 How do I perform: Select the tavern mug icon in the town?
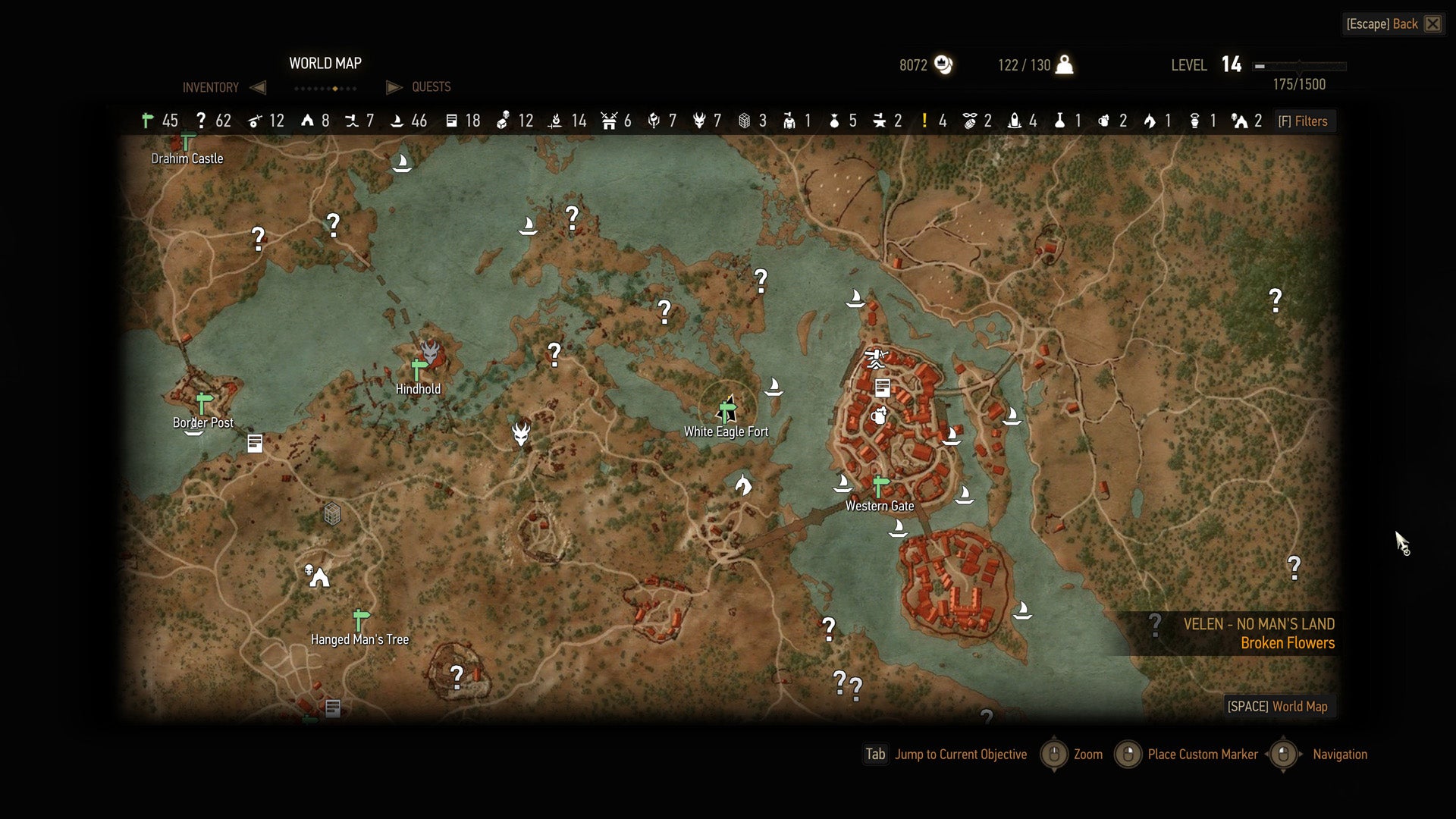878,416
